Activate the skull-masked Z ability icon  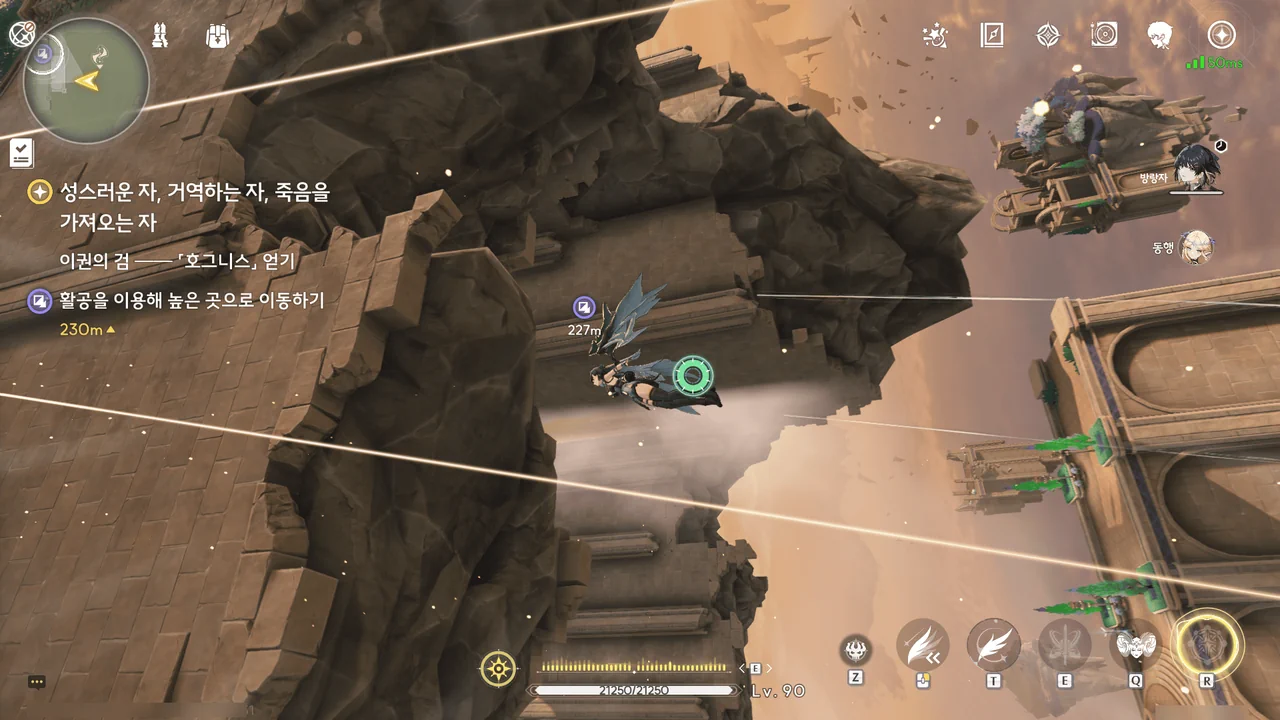coord(855,650)
